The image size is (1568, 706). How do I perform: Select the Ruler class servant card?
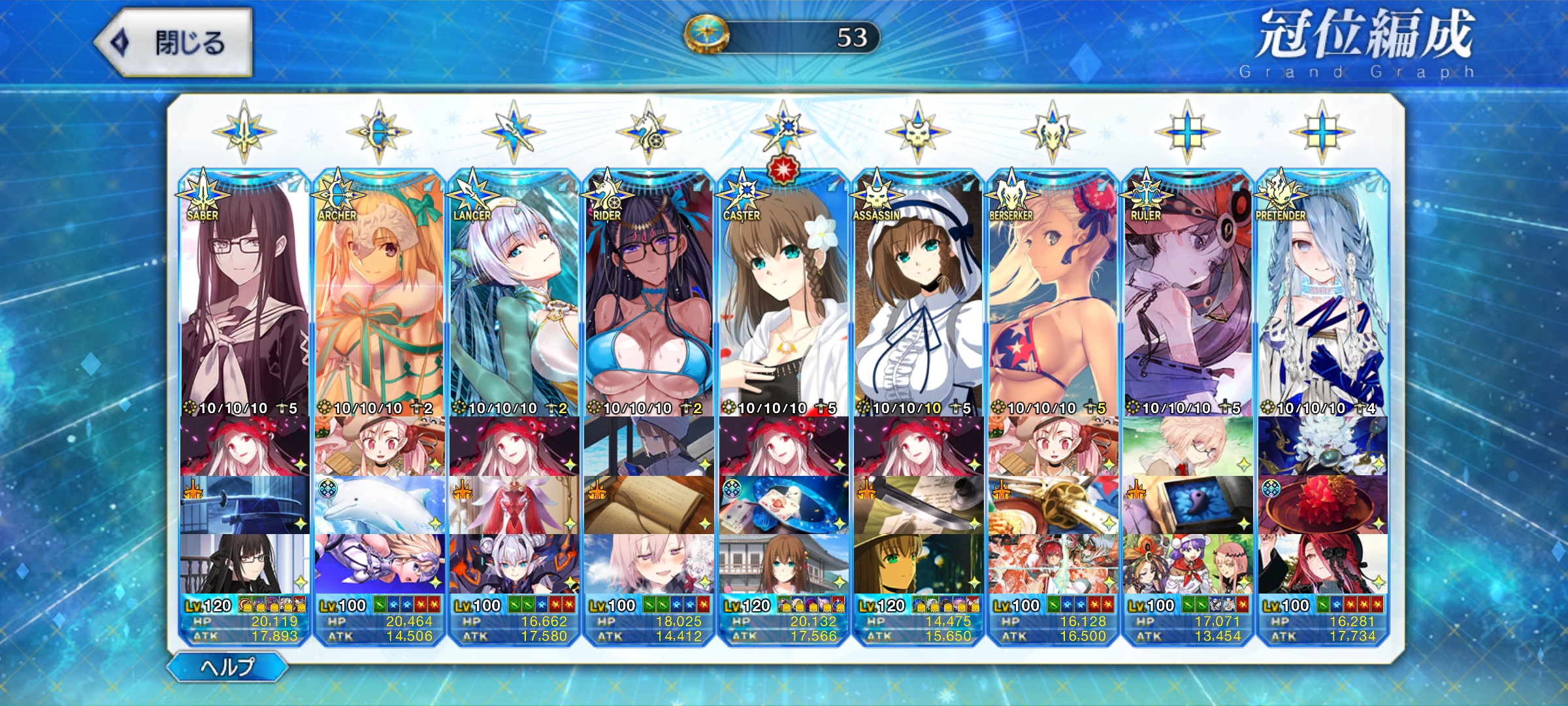pos(1188,294)
